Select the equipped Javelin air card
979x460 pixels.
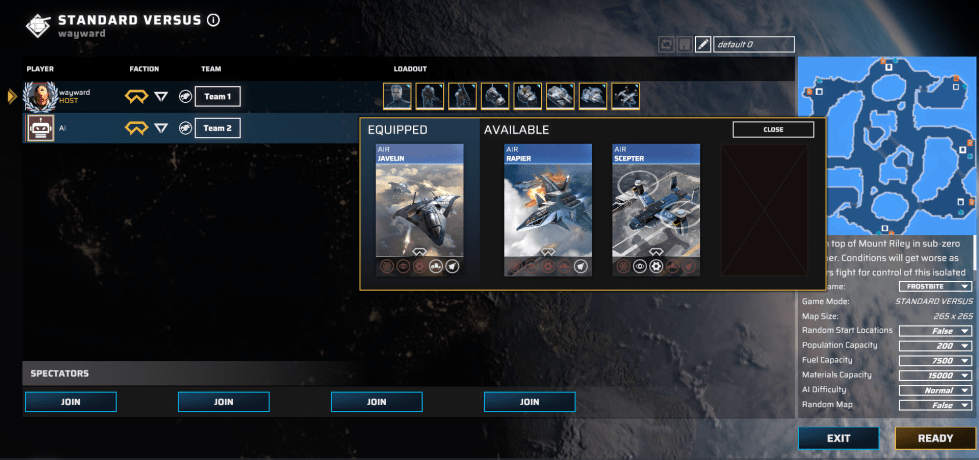(419, 210)
